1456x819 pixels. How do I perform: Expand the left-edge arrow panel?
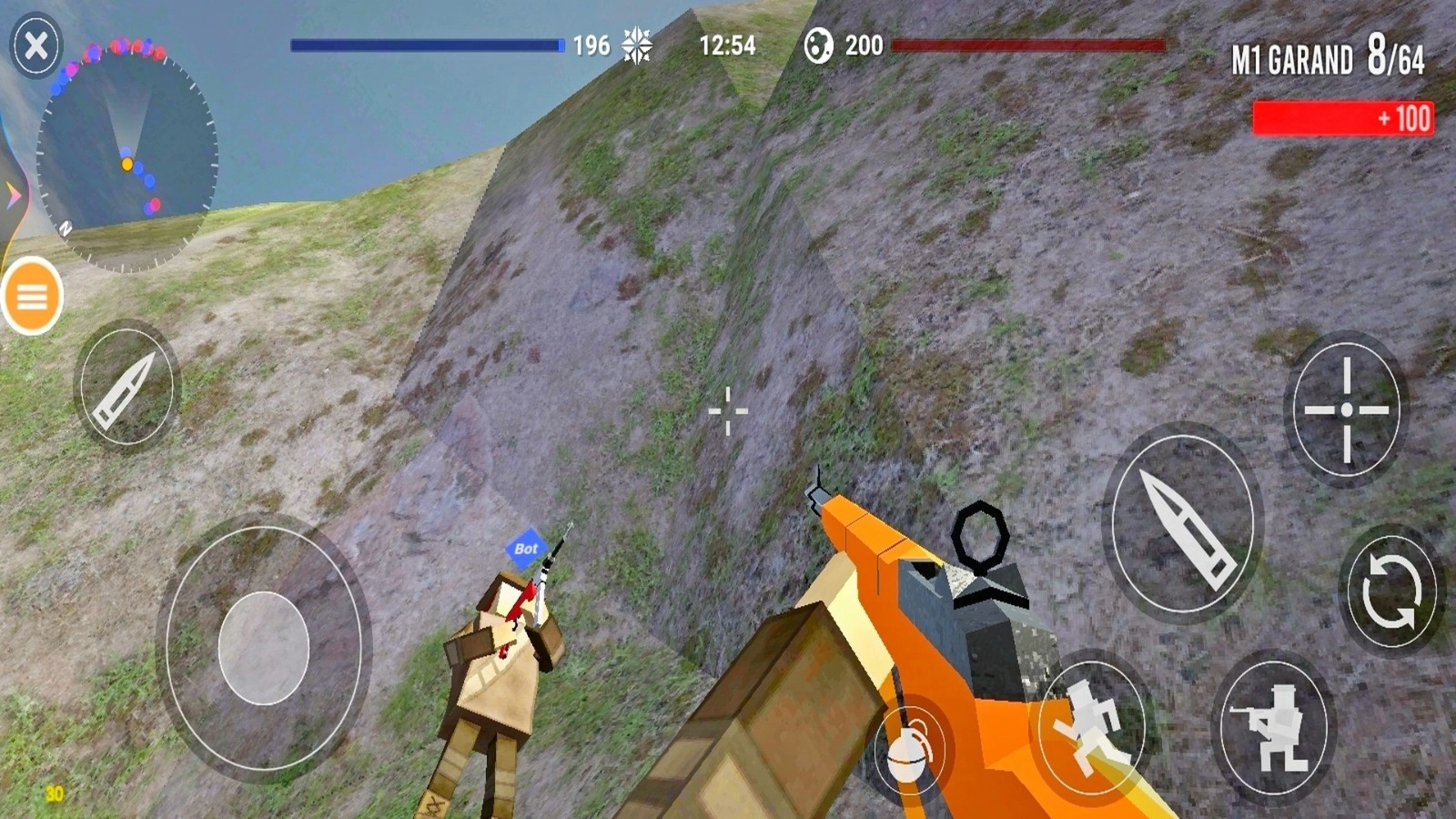click(11, 191)
